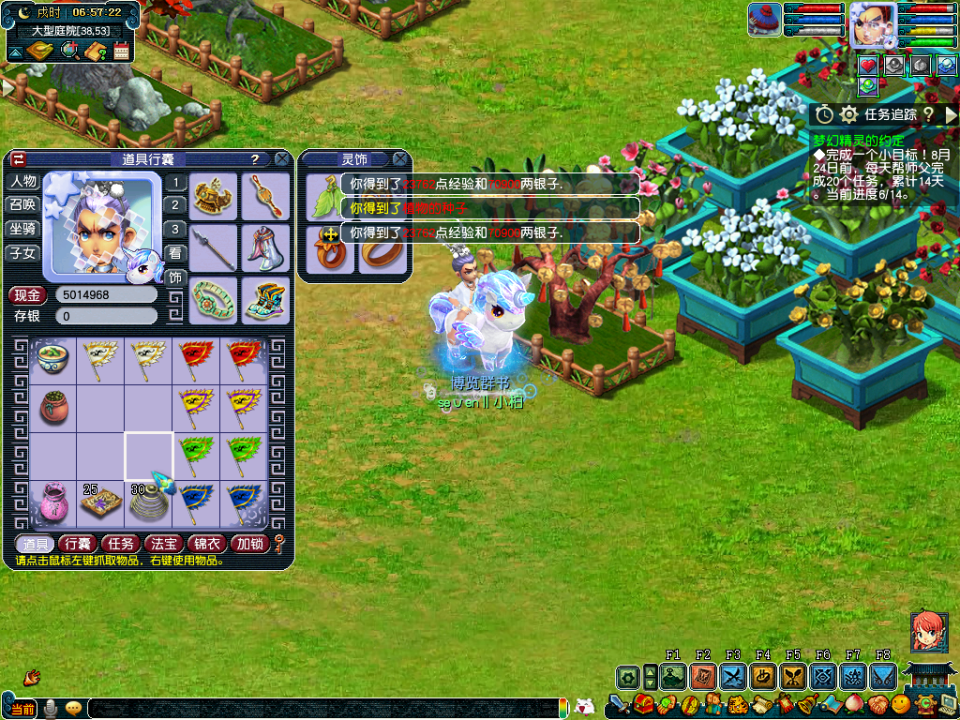The image size is (960, 720).
Task: Click the equipped spear weapon slot
Action: click(x=214, y=247)
